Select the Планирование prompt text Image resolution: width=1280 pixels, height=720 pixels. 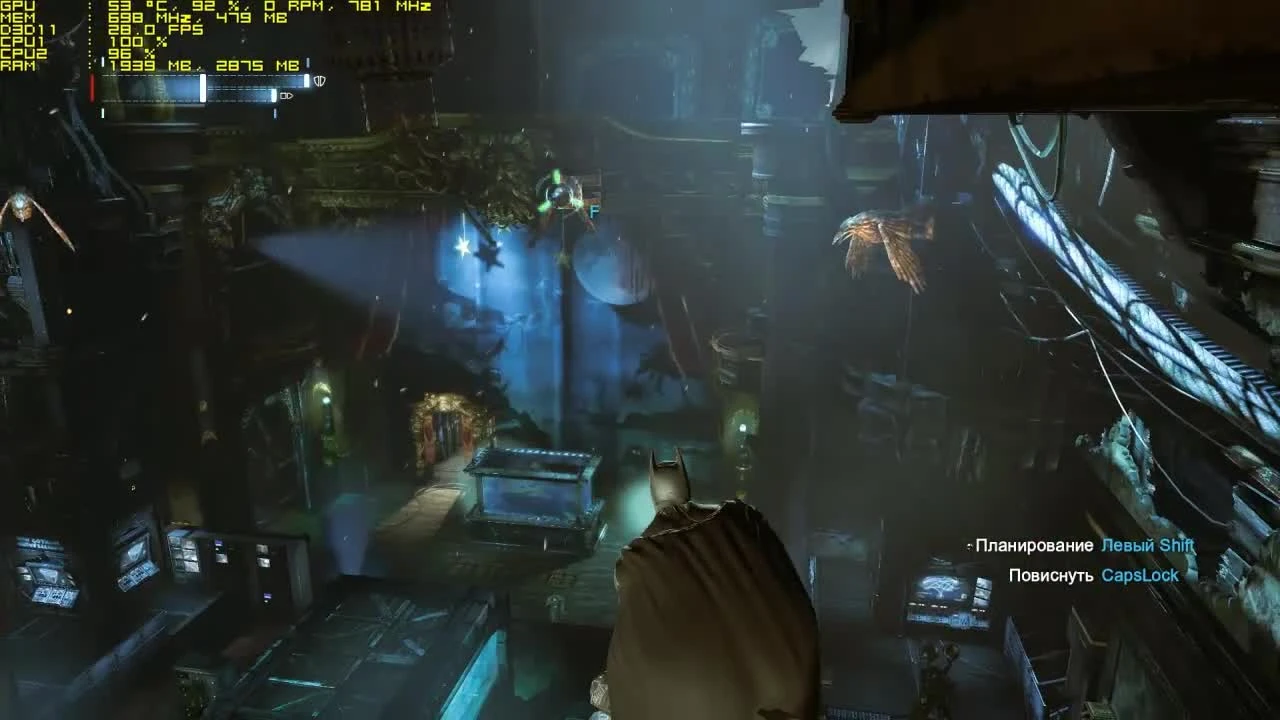(x=1036, y=545)
